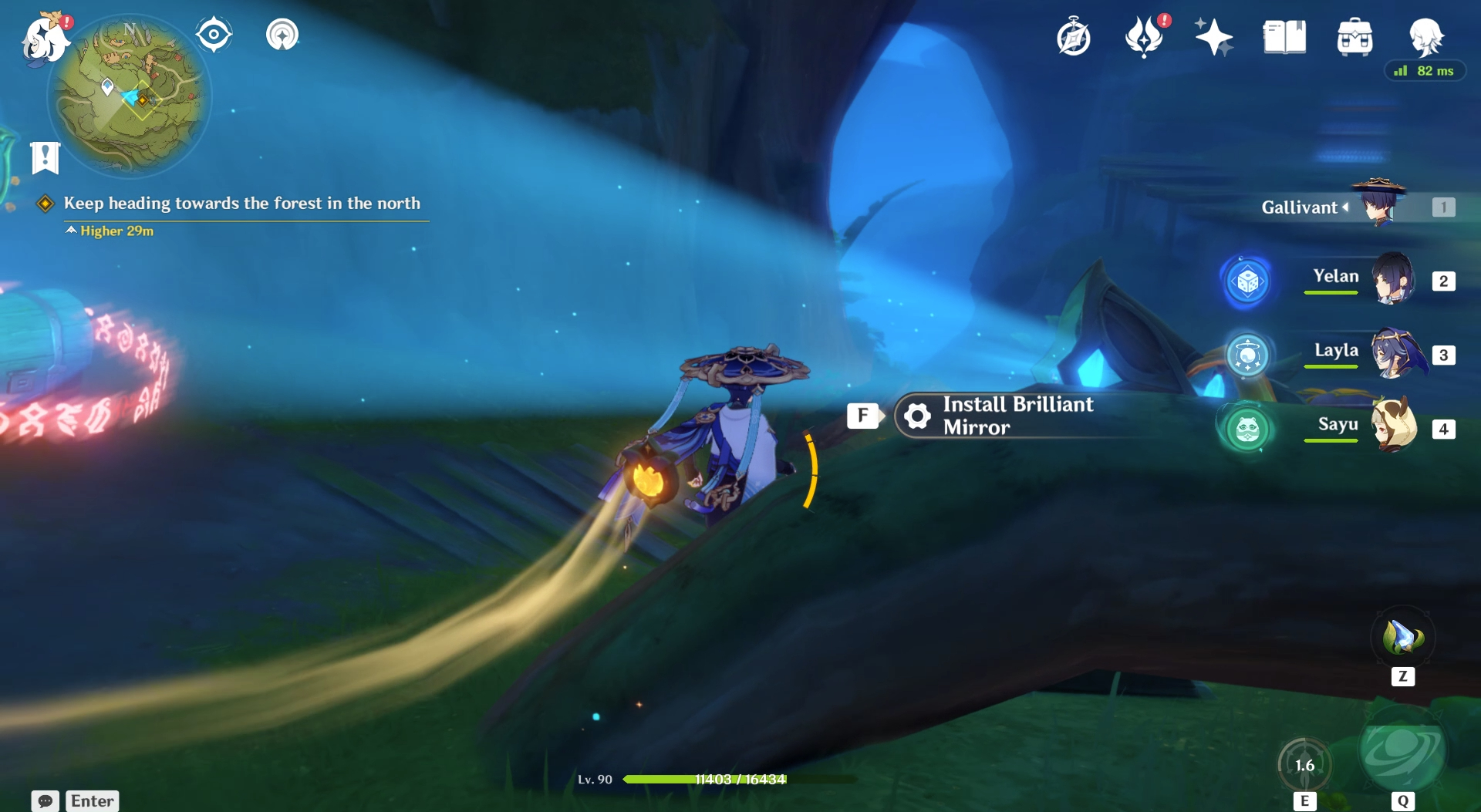This screenshot has width=1481, height=812.
Task: Activate the elemental burst ability
Action: point(1402,752)
